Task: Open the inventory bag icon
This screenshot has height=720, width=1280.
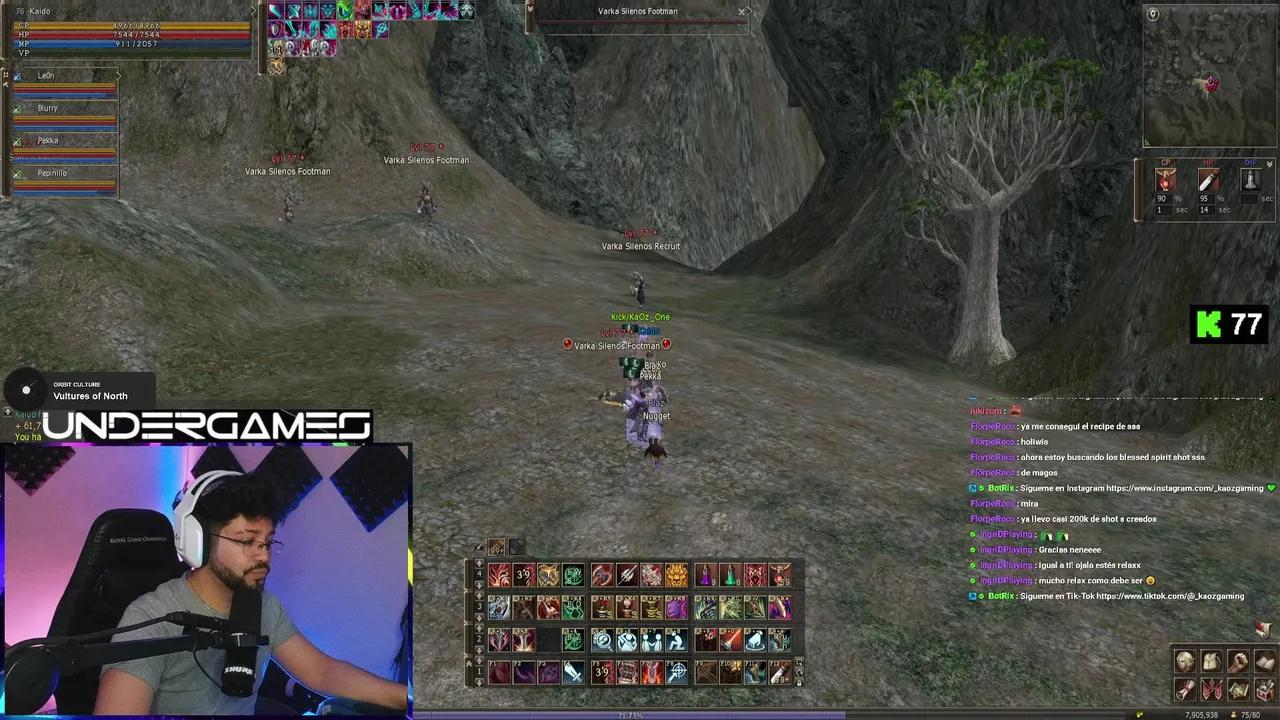Action: (1211, 661)
